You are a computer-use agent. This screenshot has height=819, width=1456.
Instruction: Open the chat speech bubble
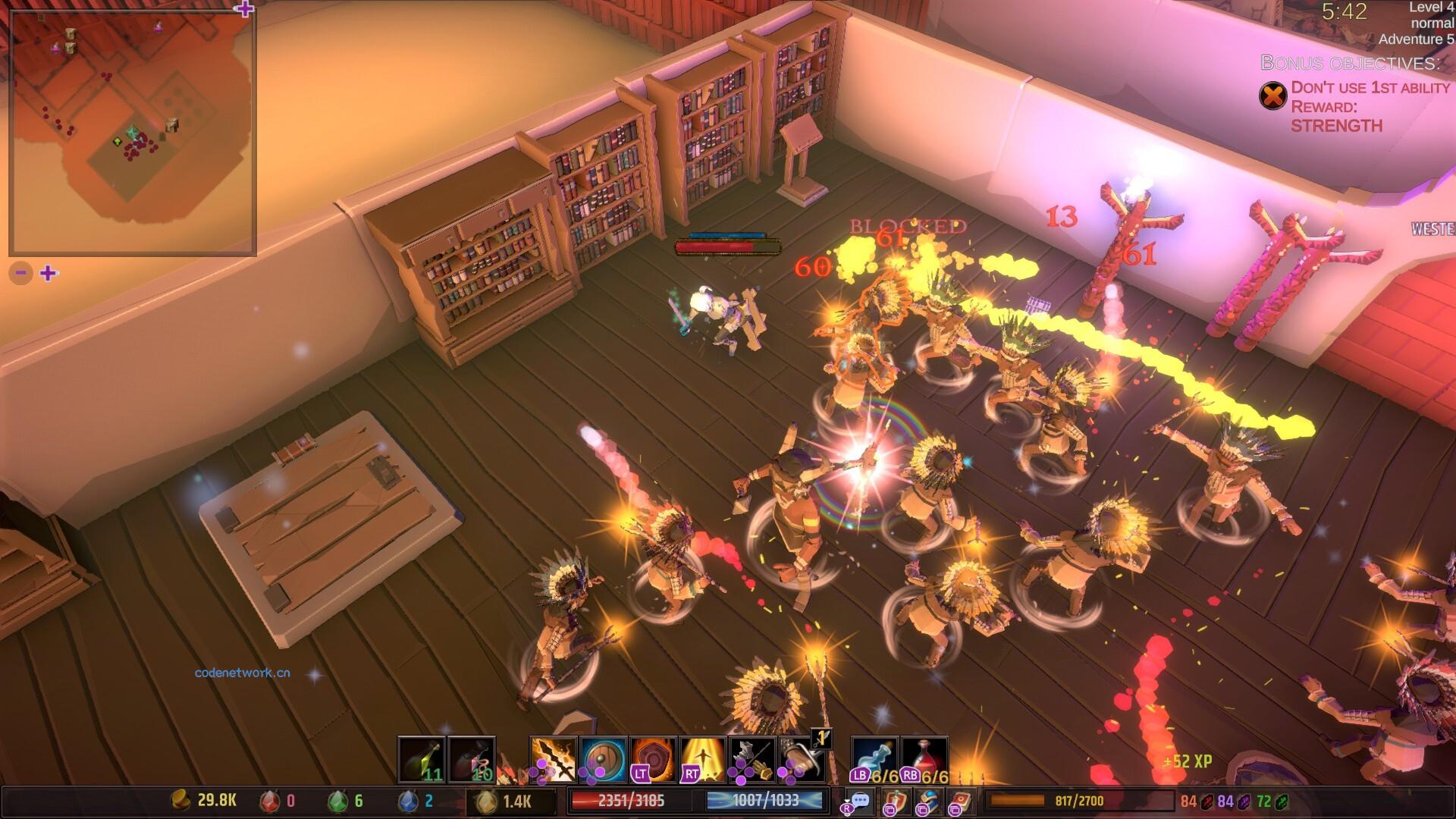coord(860,801)
